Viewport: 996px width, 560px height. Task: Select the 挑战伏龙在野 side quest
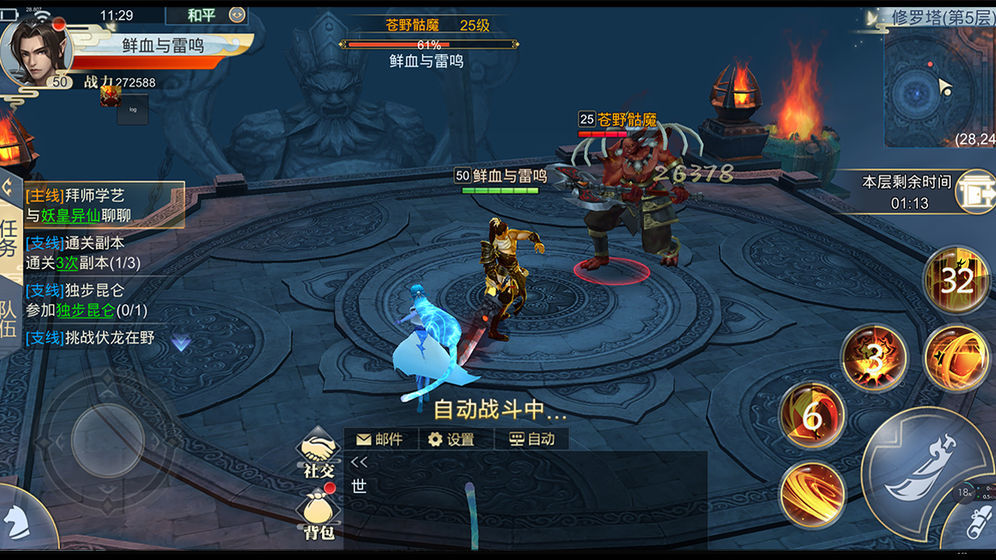click(x=90, y=338)
